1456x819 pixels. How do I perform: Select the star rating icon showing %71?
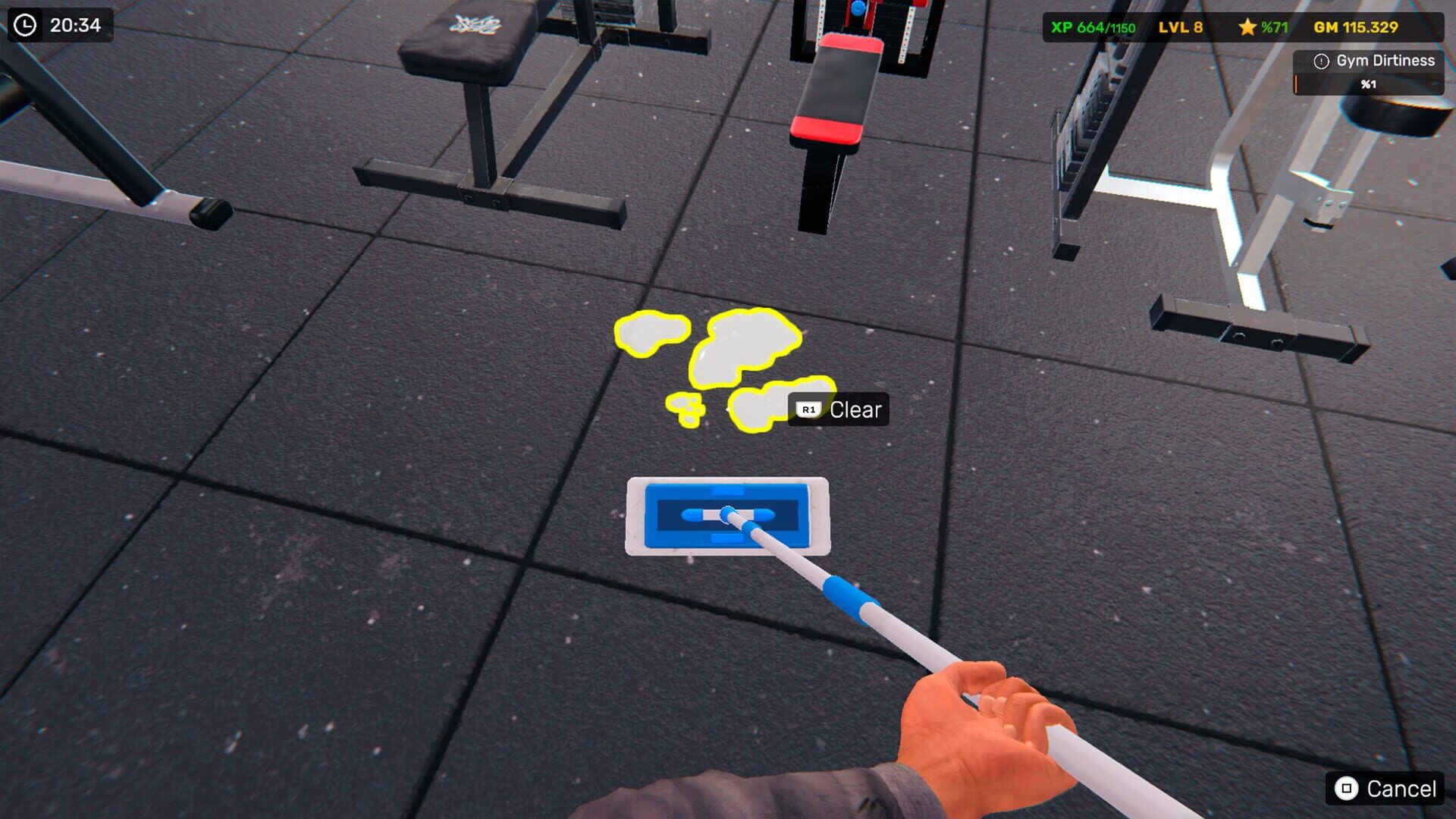coord(1247,27)
